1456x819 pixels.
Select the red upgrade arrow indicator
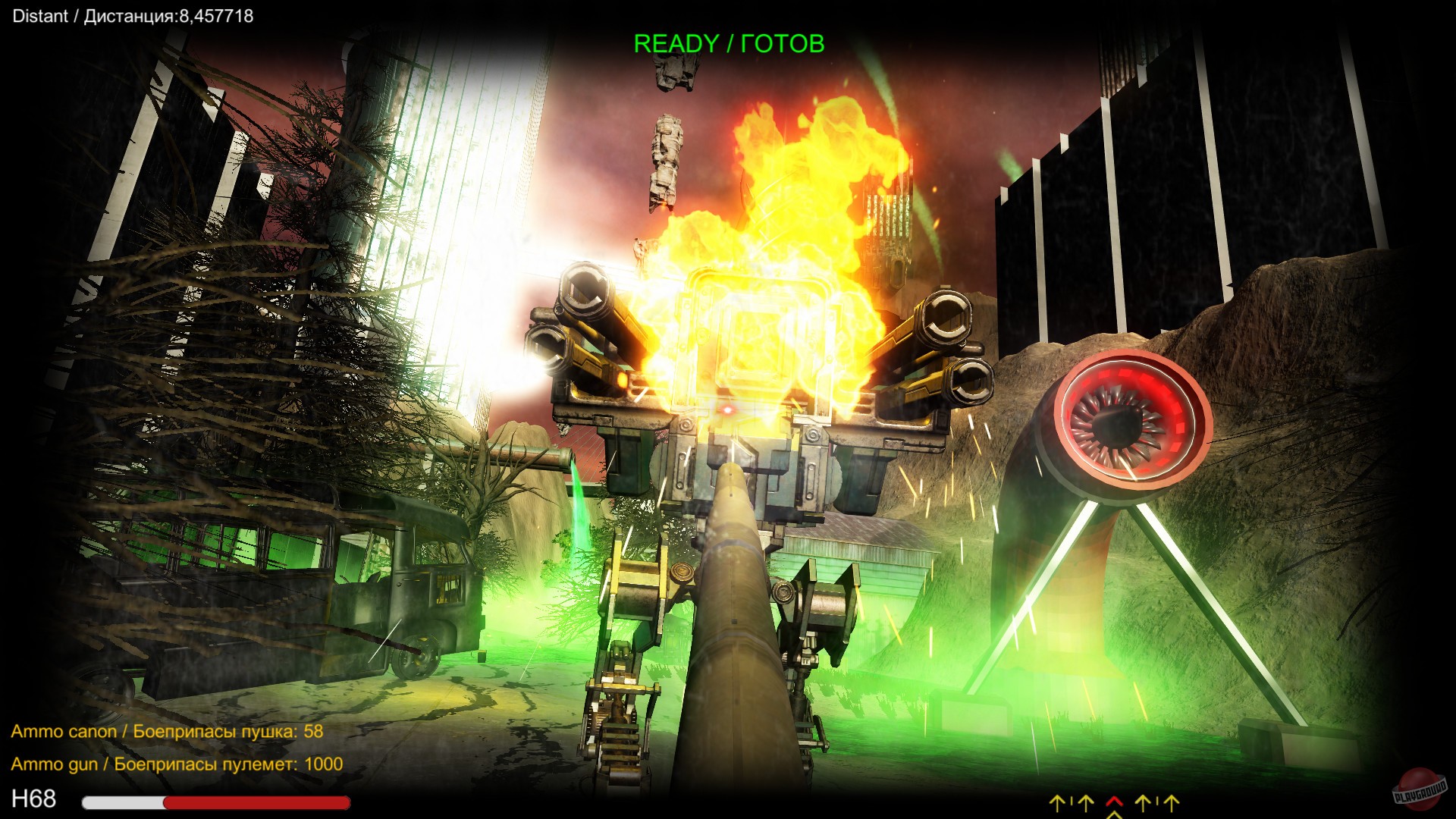[x=1115, y=802]
